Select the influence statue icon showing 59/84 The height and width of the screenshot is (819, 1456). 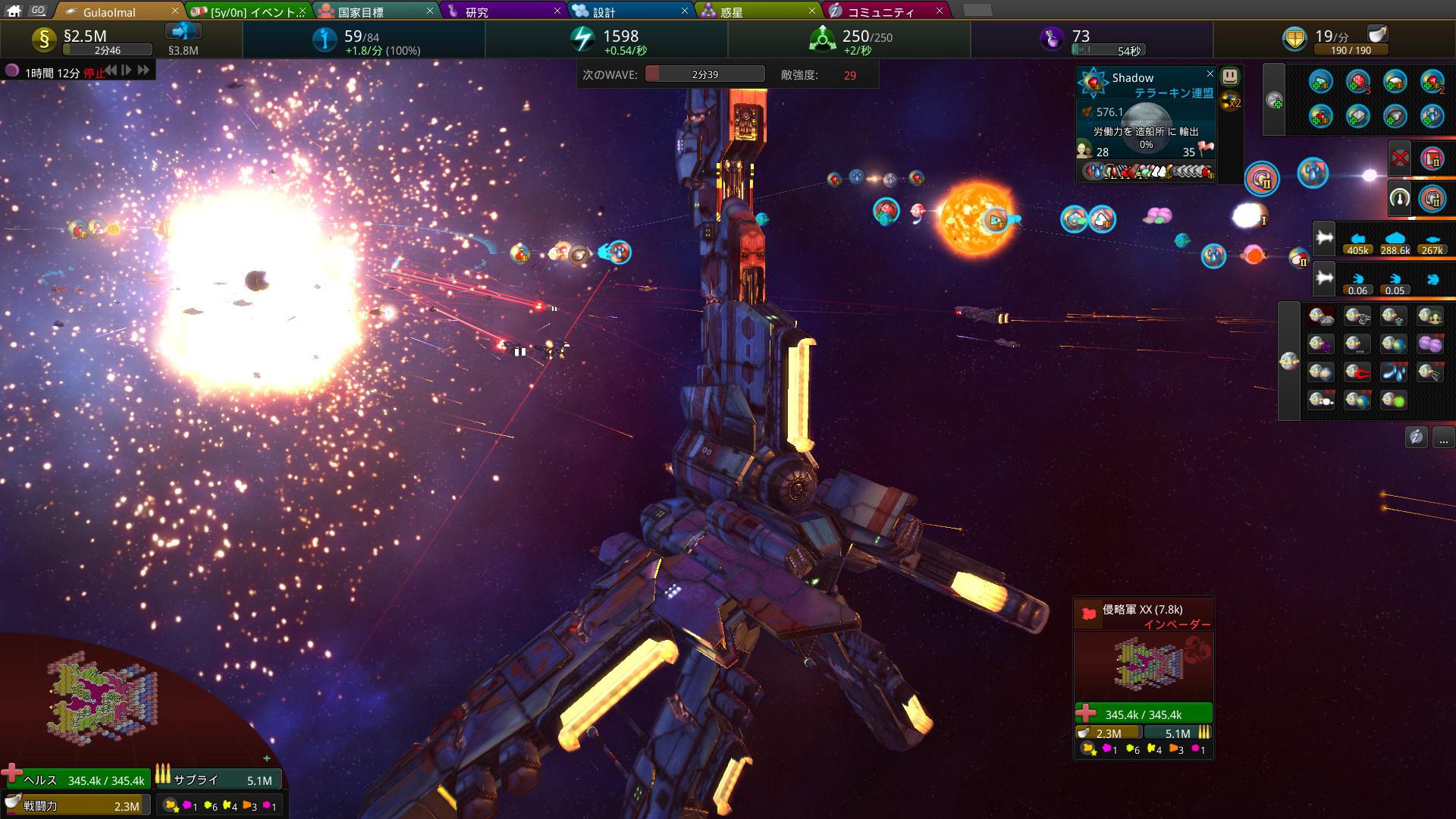coord(327,38)
